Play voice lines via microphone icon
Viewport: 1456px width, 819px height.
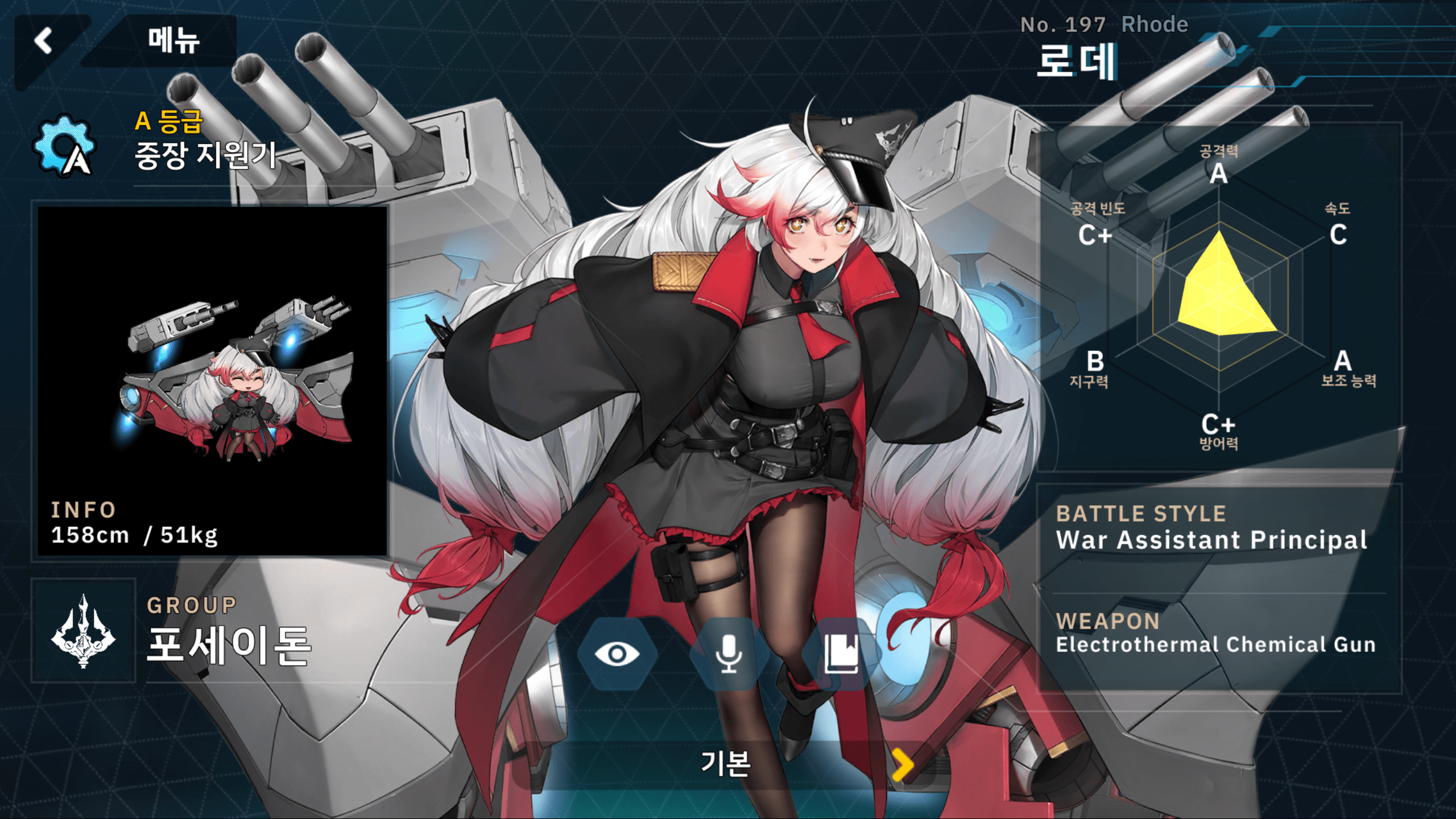point(729,654)
